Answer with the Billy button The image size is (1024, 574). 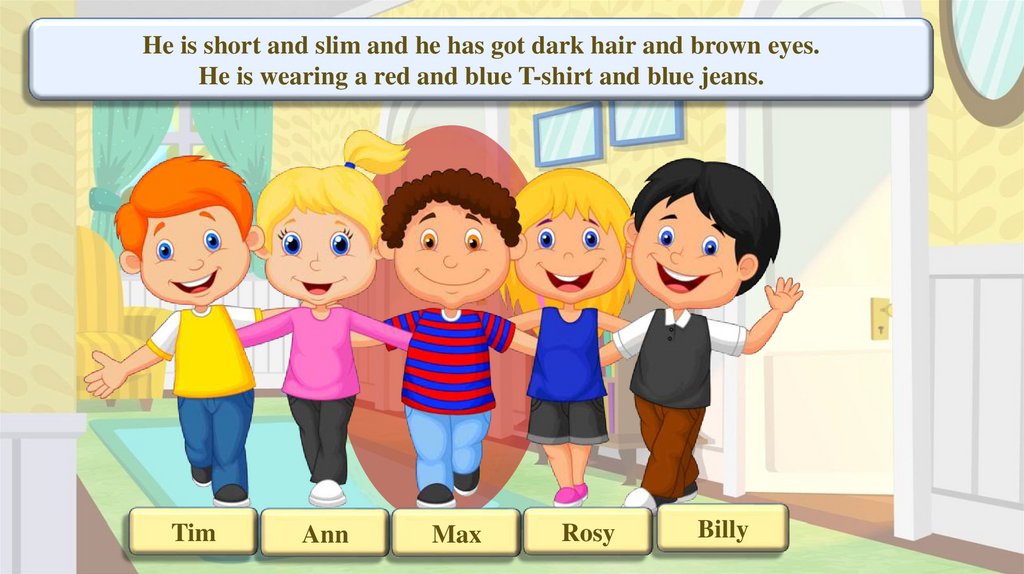pyautogui.click(x=722, y=528)
